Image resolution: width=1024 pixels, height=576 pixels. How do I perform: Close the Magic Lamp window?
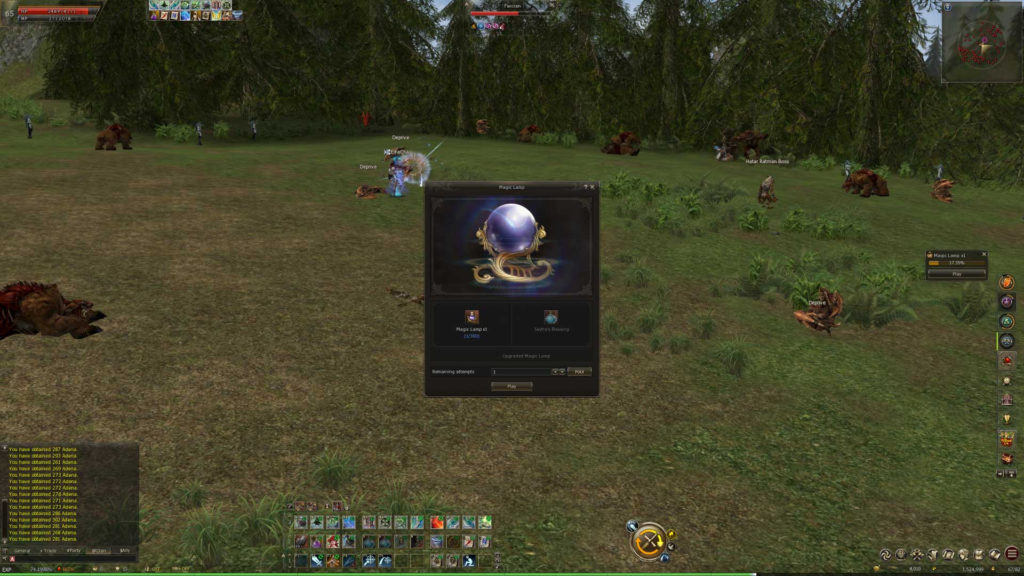(592, 186)
